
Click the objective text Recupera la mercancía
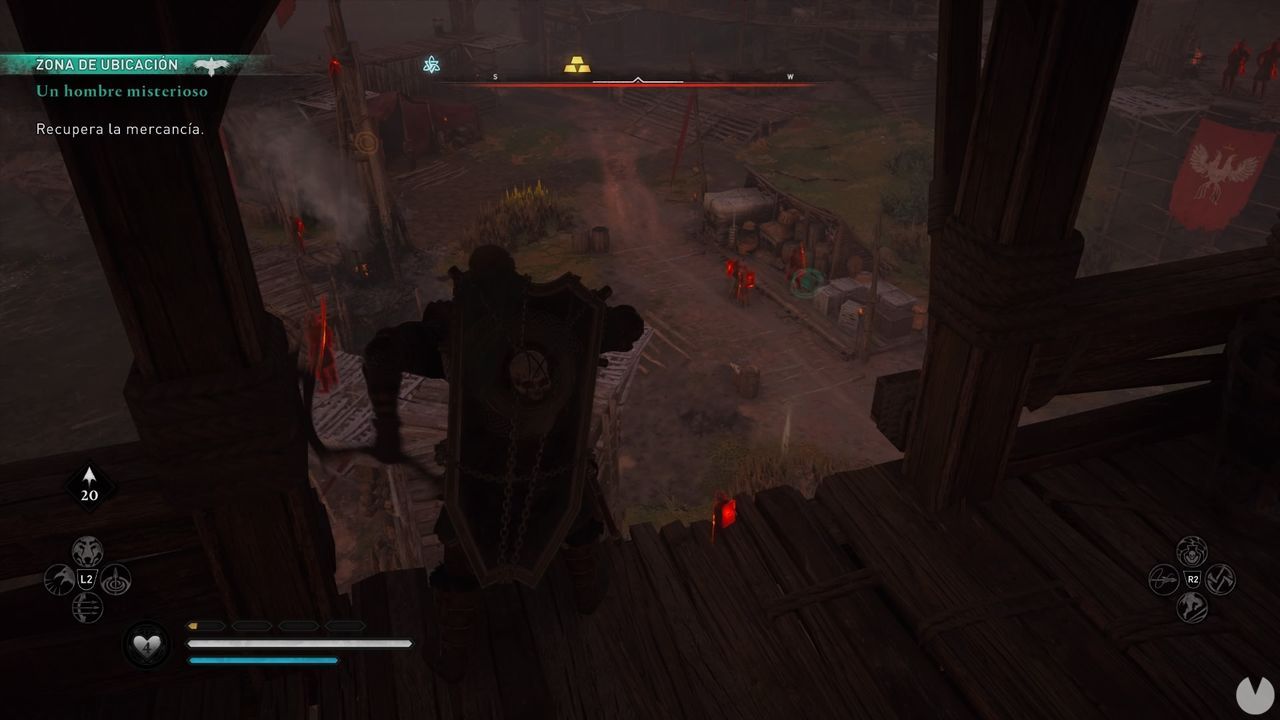pyautogui.click(x=120, y=129)
